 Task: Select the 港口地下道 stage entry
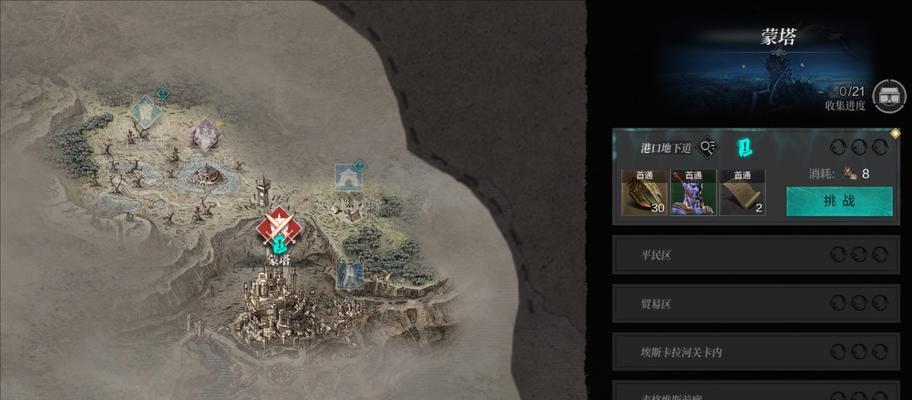[x=665, y=148]
